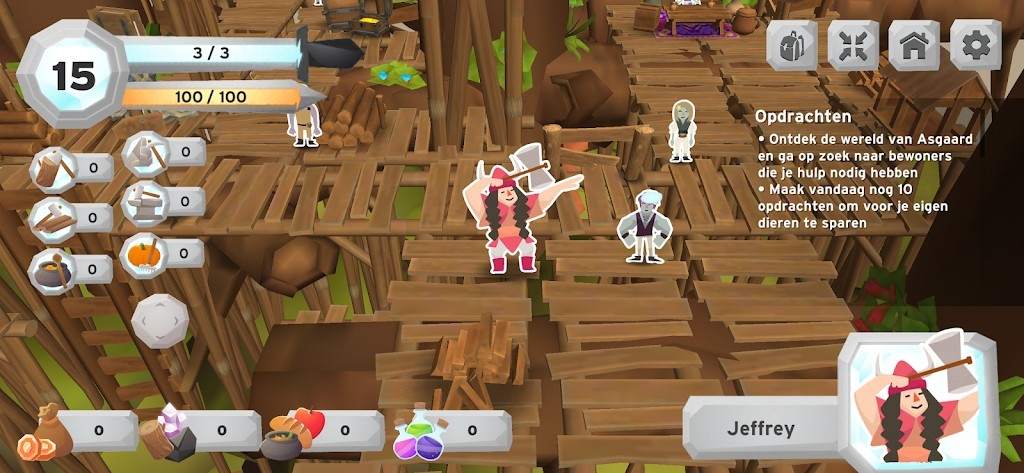Select the cooking pot icon
The height and width of the screenshot is (473, 1024).
point(55,268)
